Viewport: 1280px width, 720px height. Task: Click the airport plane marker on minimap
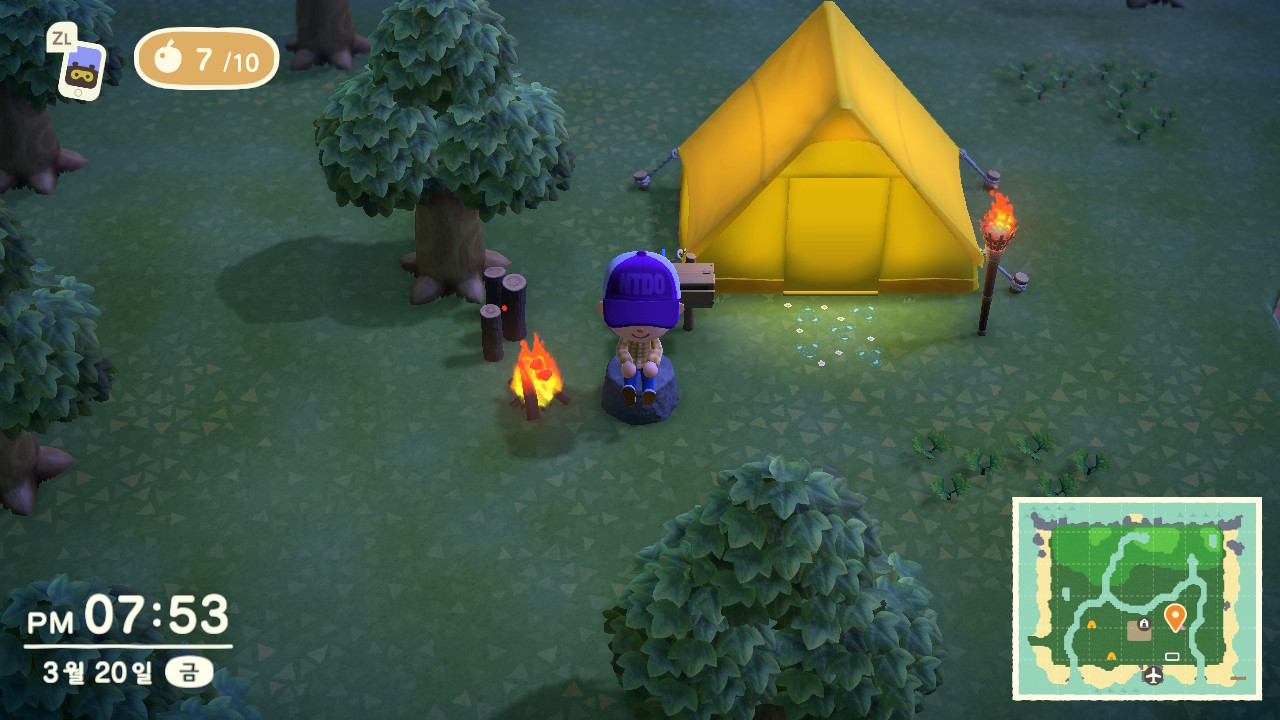[x=1153, y=675]
